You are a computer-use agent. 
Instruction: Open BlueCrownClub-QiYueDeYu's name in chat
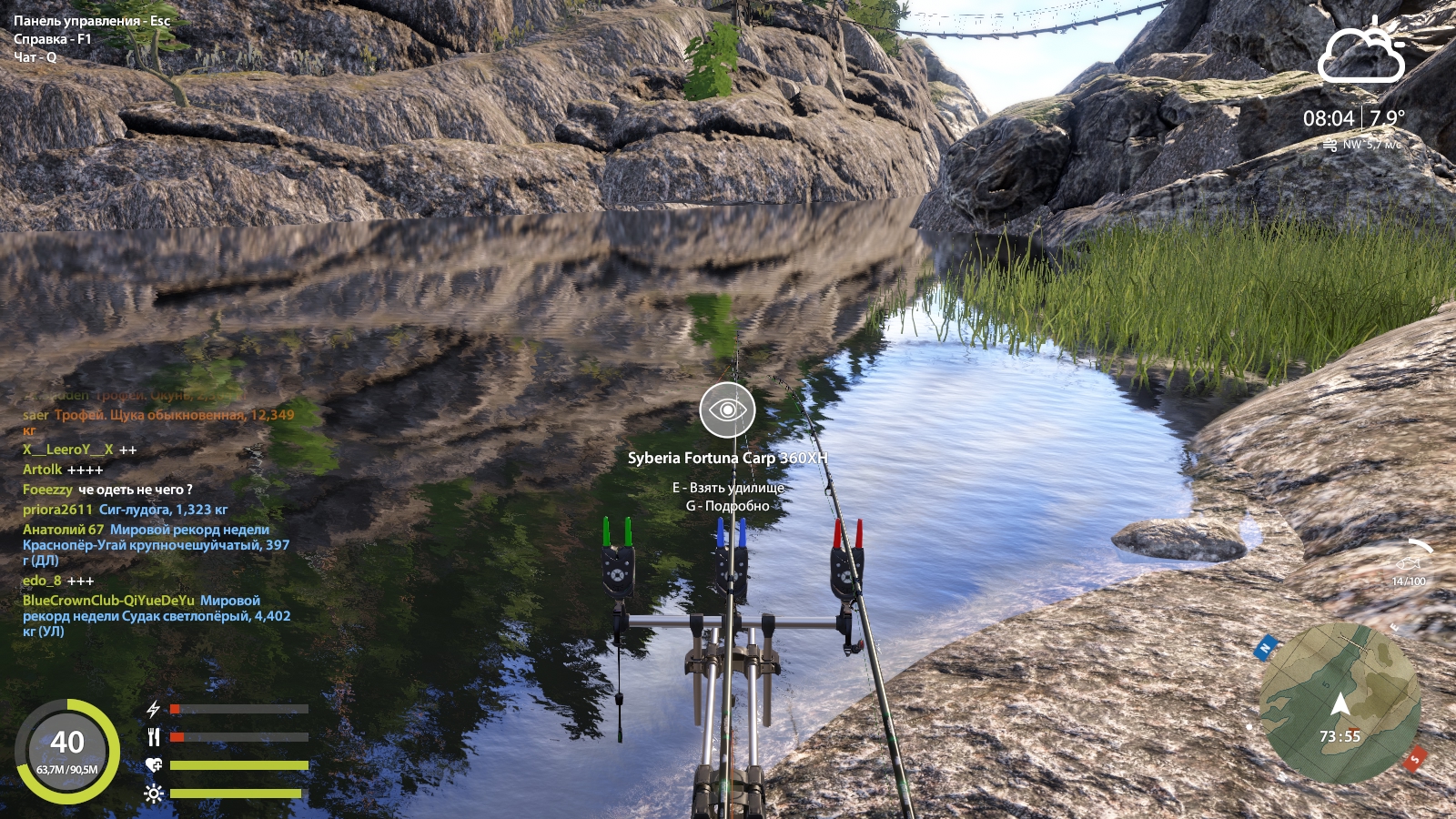[x=108, y=601]
